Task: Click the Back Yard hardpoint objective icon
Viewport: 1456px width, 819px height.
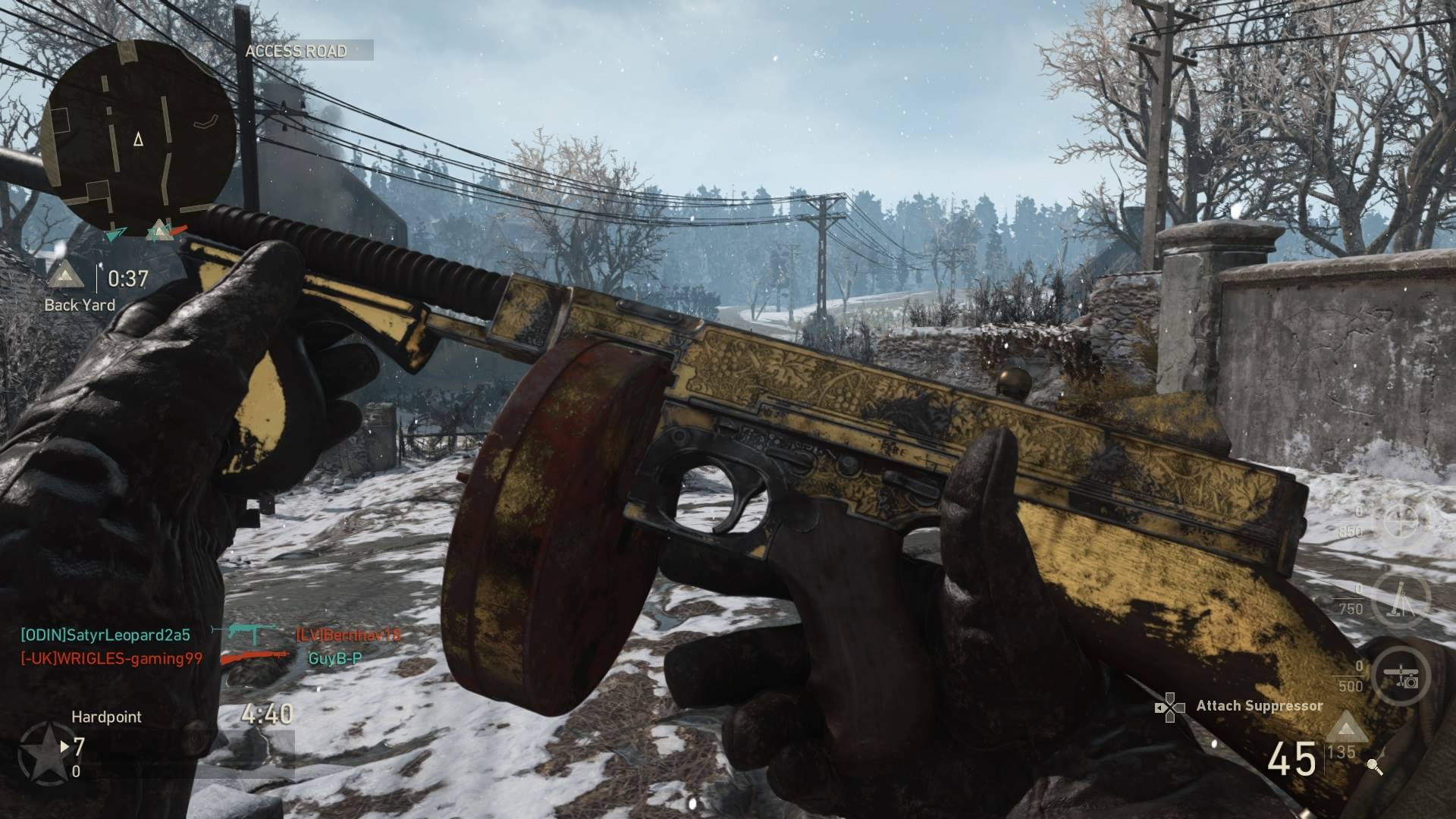Action: click(66, 277)
